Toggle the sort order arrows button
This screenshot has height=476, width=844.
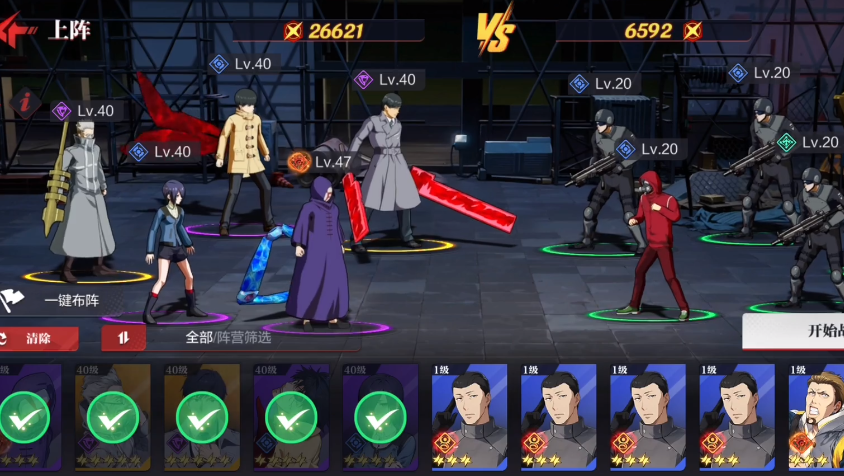(123, 338)
